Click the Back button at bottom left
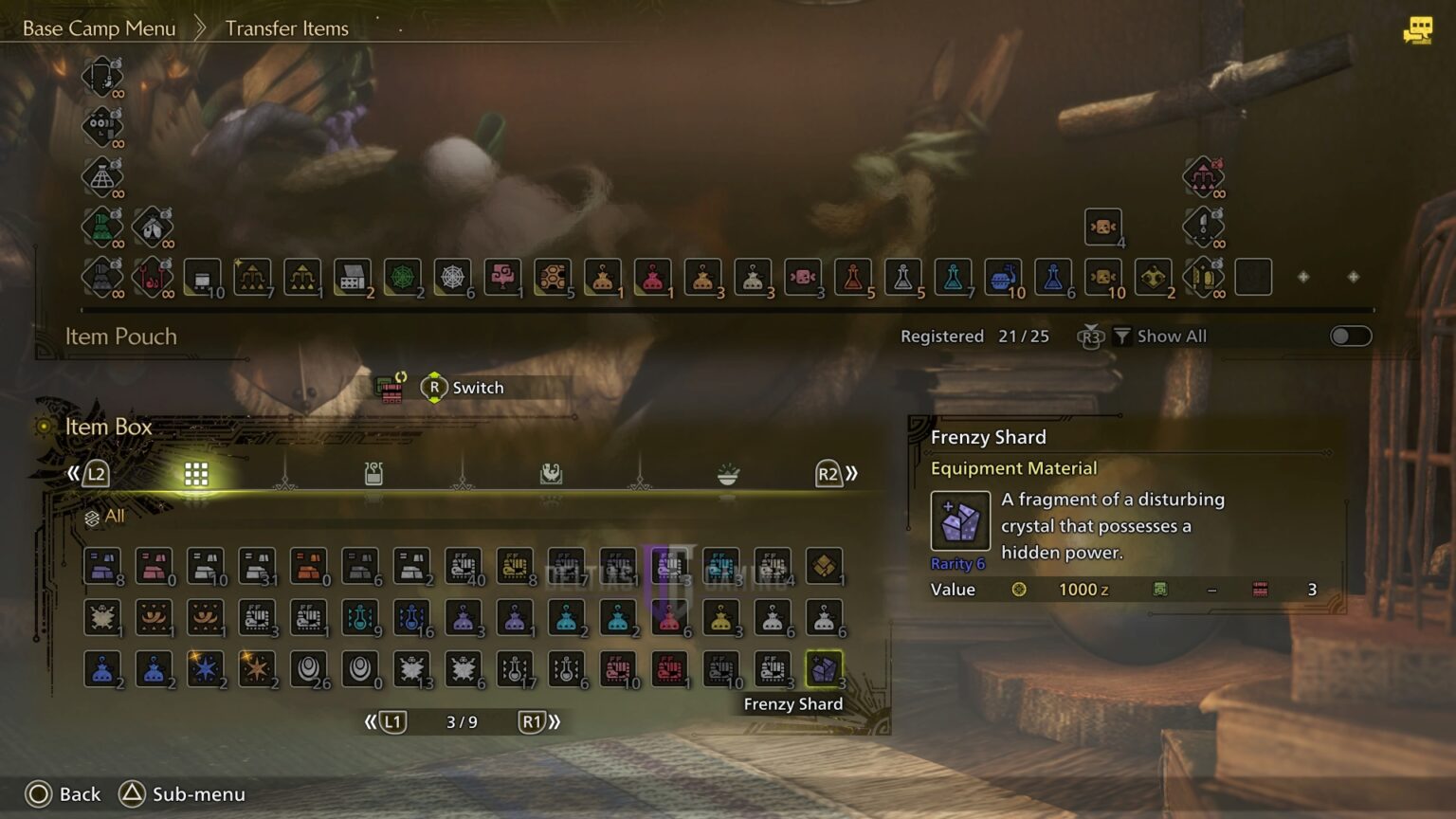This screenshot has height=819, width=1456. coord(61,794)
